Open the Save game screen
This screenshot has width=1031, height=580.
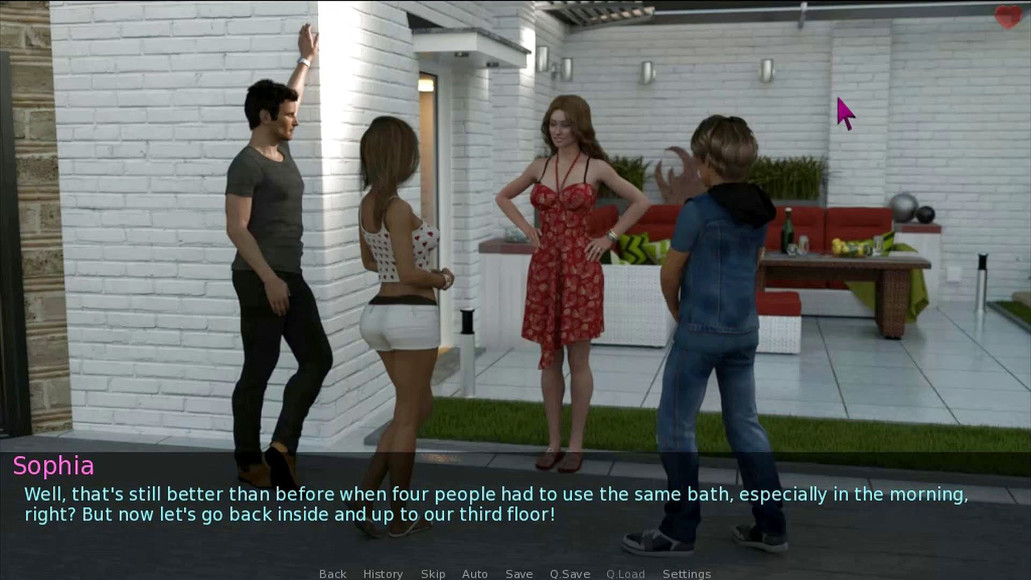point(519,574)
